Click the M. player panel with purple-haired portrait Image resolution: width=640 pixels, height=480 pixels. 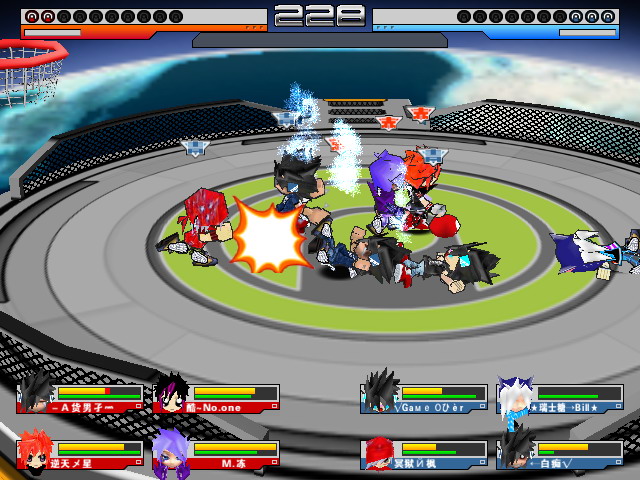click(x=216, y=452)
